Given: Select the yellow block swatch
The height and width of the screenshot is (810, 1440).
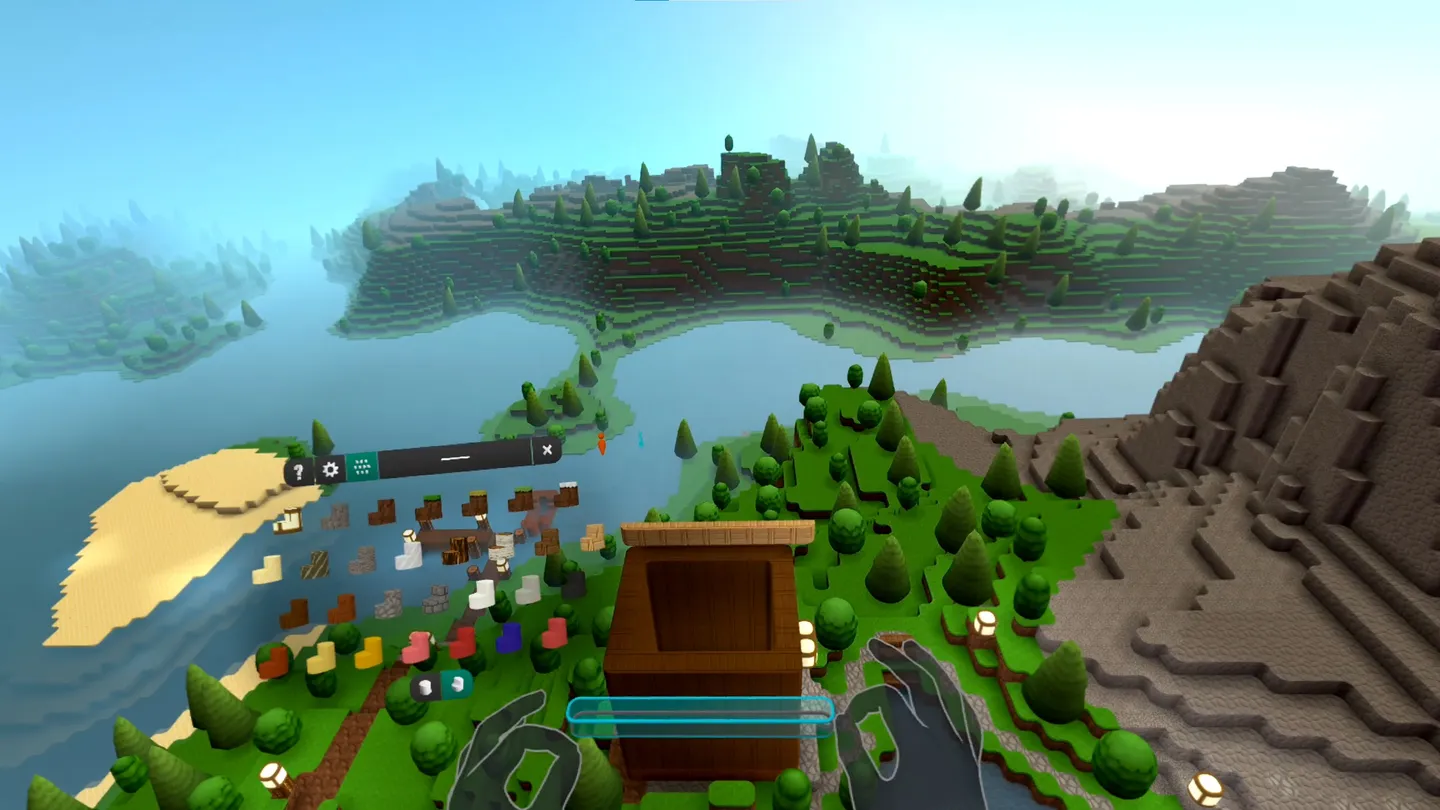Looking at the screenshot, I should [367, 652].
